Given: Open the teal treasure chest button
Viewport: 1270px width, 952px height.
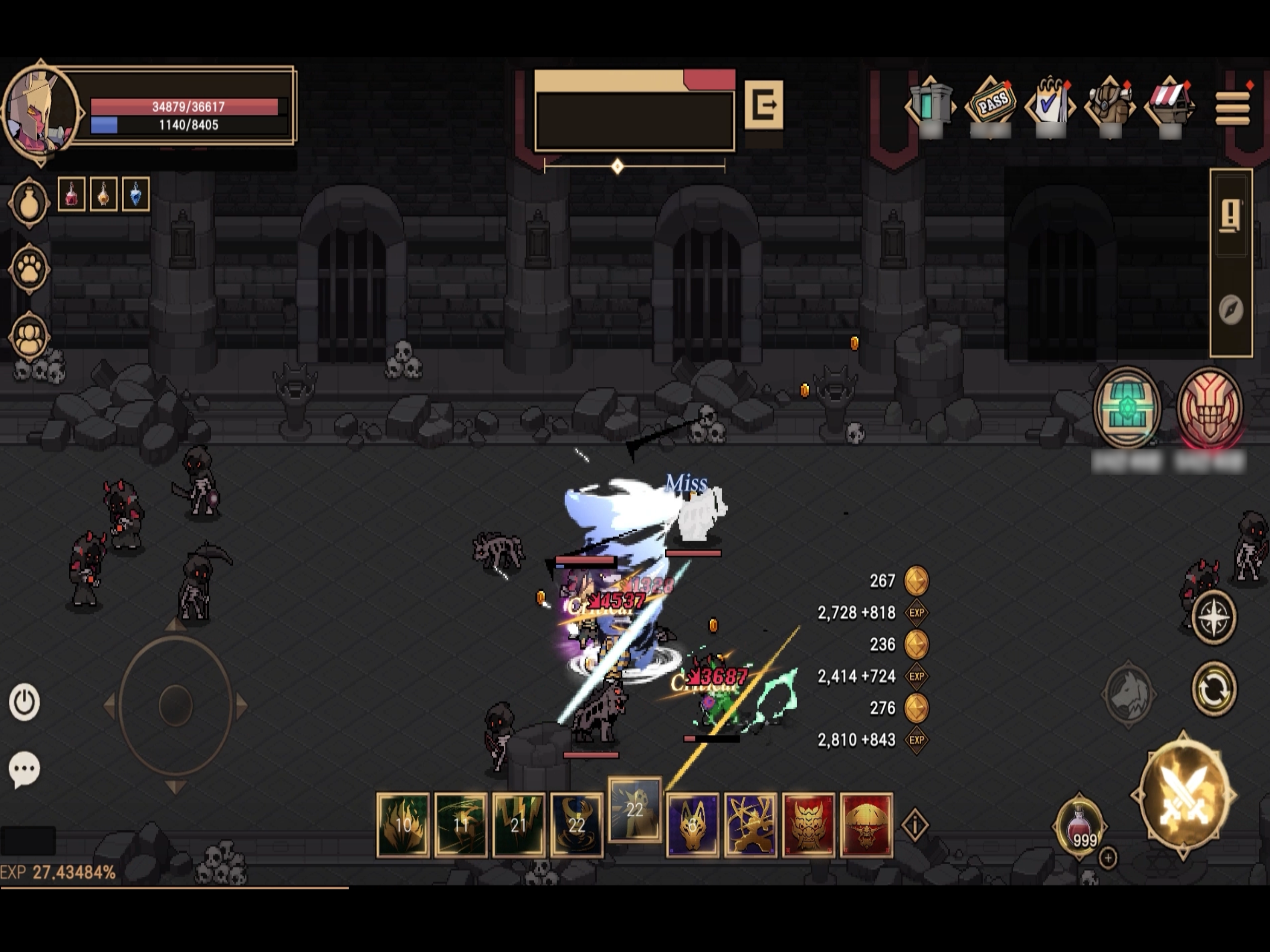Looking at the screenshot, I should click(1126, 408).
